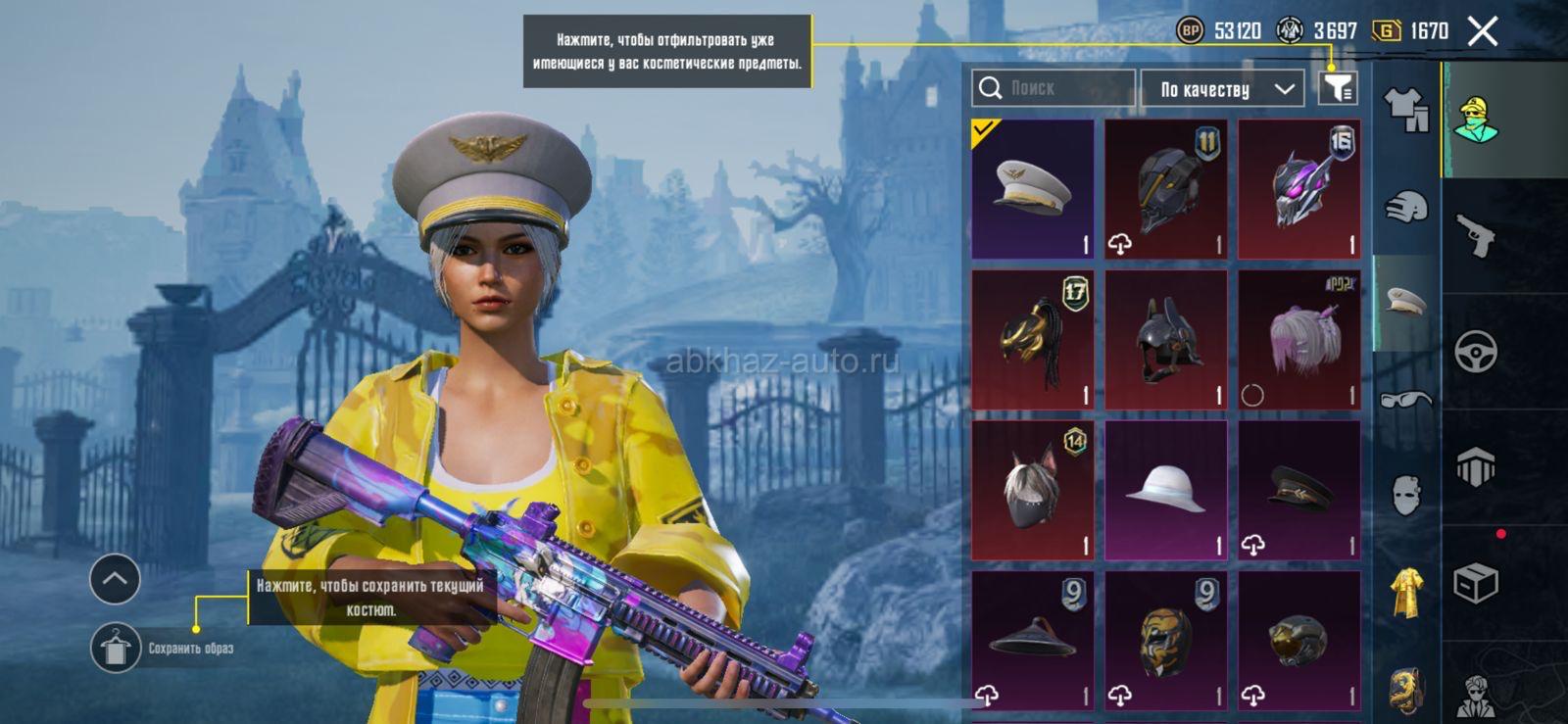
Task: Pick the gold mask with level 17 badge
Action: click(x=1032, y=340)
